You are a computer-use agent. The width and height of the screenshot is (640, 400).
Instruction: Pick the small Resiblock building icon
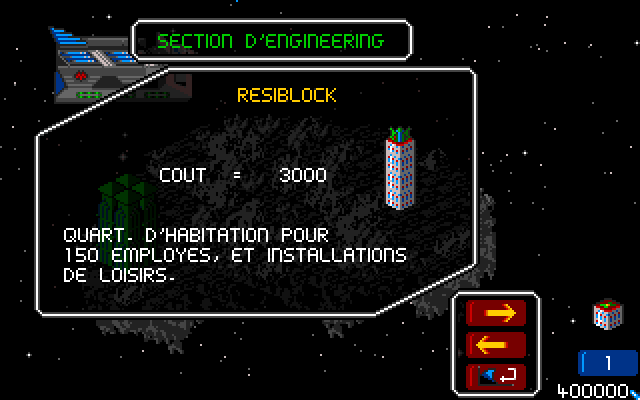coord(607,314)
